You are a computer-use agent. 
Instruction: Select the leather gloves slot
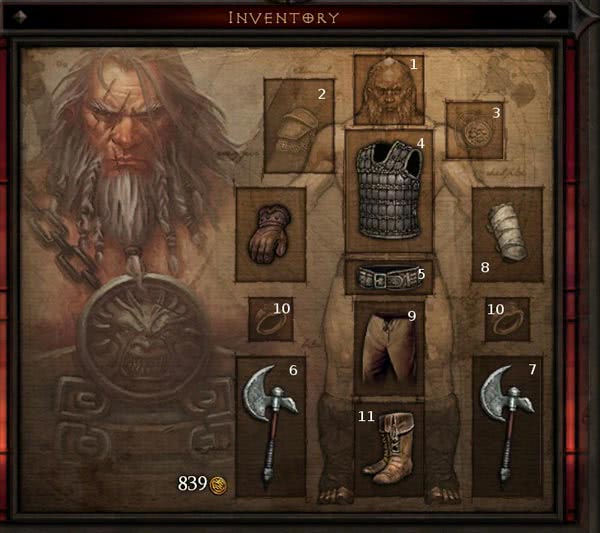(270, 234)
